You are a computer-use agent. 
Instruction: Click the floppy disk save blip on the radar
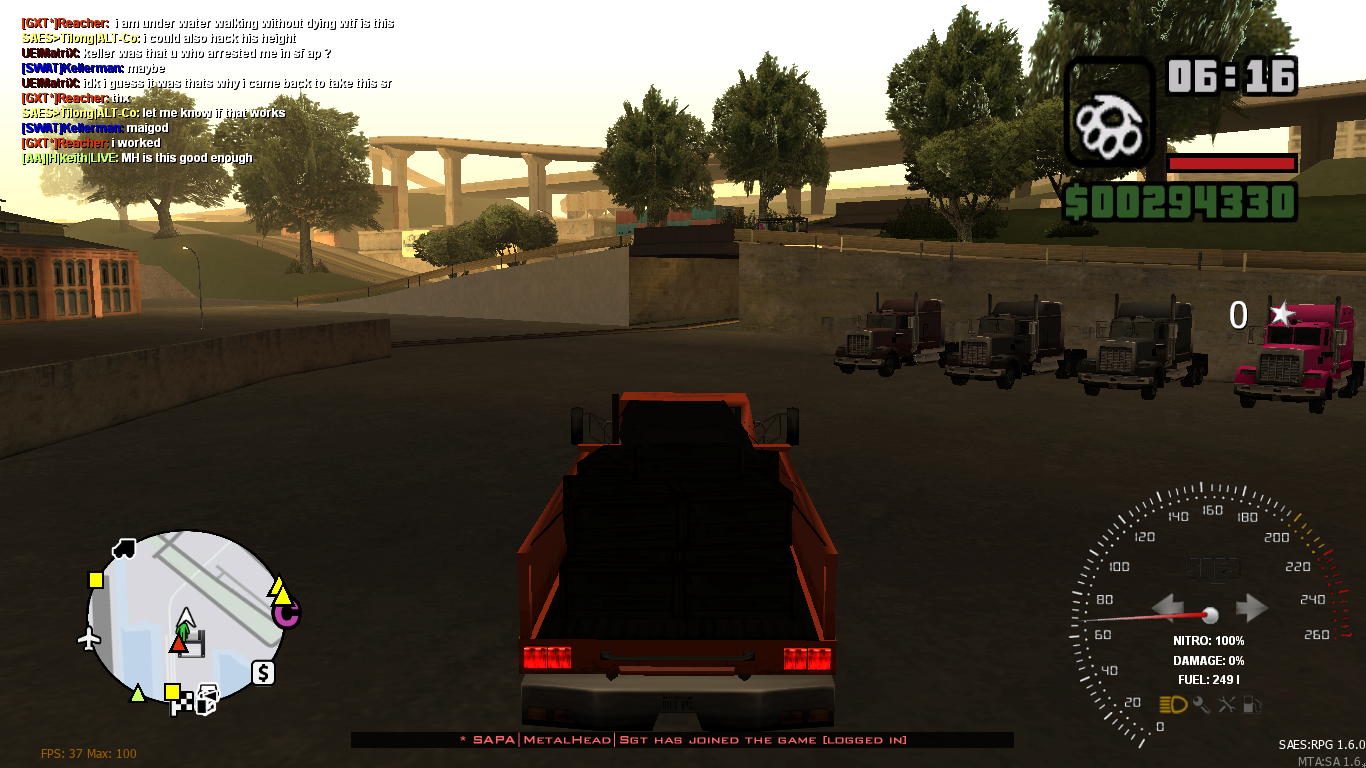[193, 643]
